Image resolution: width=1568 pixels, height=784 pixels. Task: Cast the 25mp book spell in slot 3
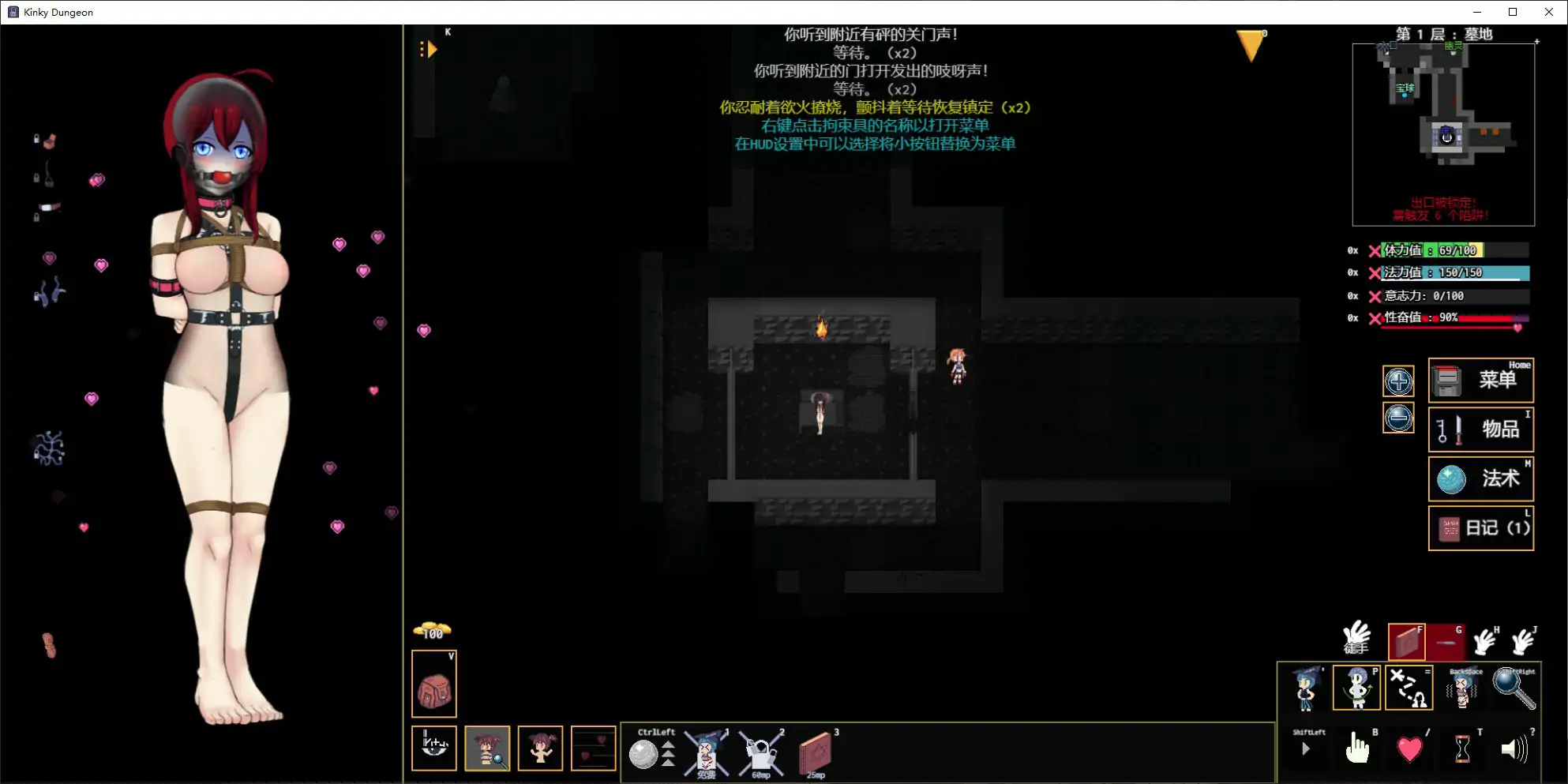(x=817, y=754)
